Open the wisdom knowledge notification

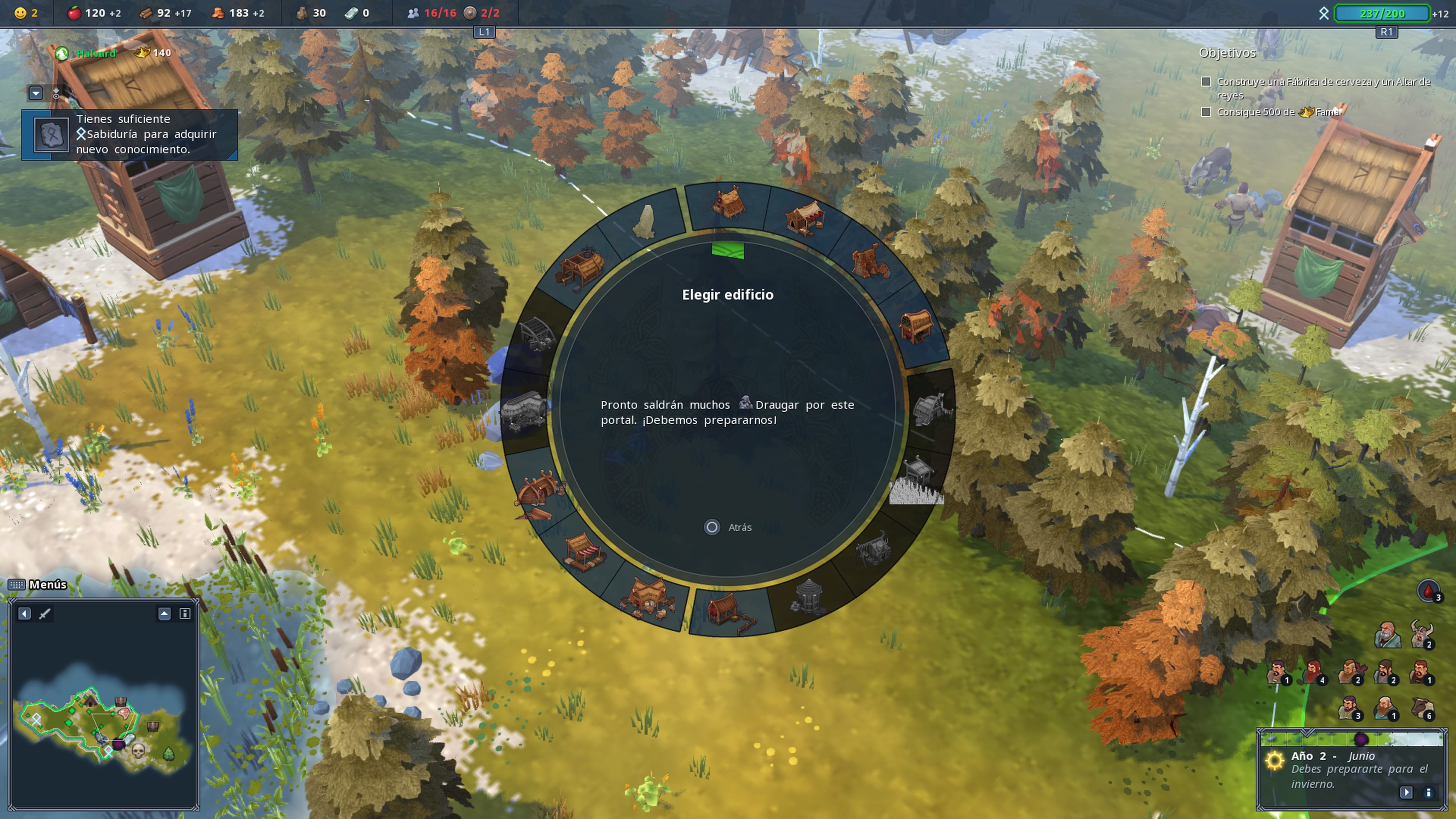point(129,135)
